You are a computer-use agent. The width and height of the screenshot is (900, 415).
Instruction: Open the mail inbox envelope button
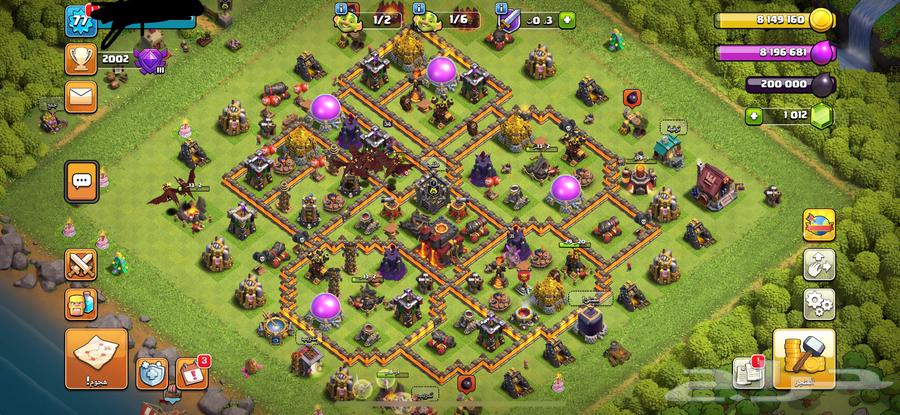(x=79, y=96)
